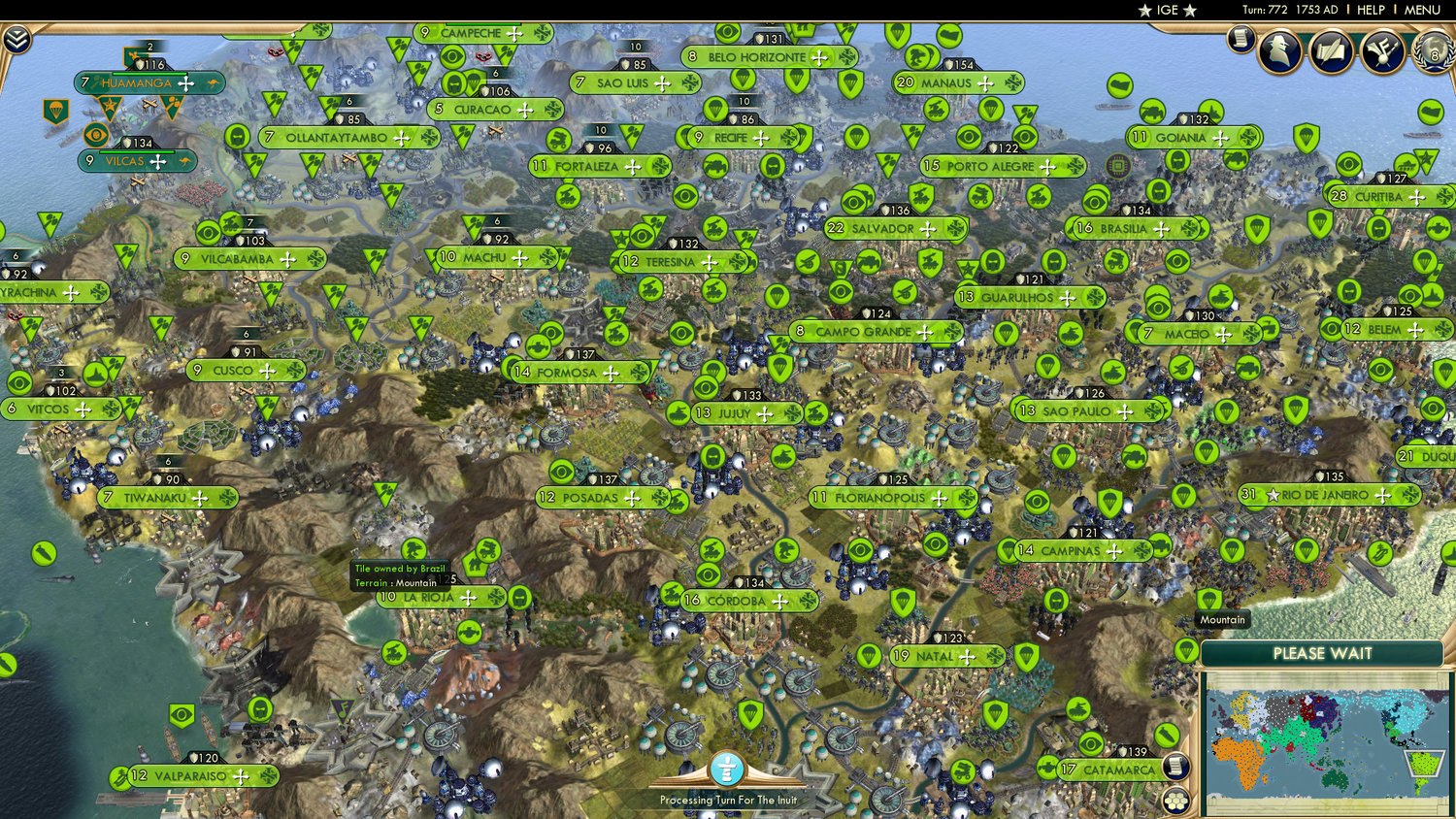Open the Espionage overview spy icon
Screen dimensions: 1456x819
tap(1279, 50)
